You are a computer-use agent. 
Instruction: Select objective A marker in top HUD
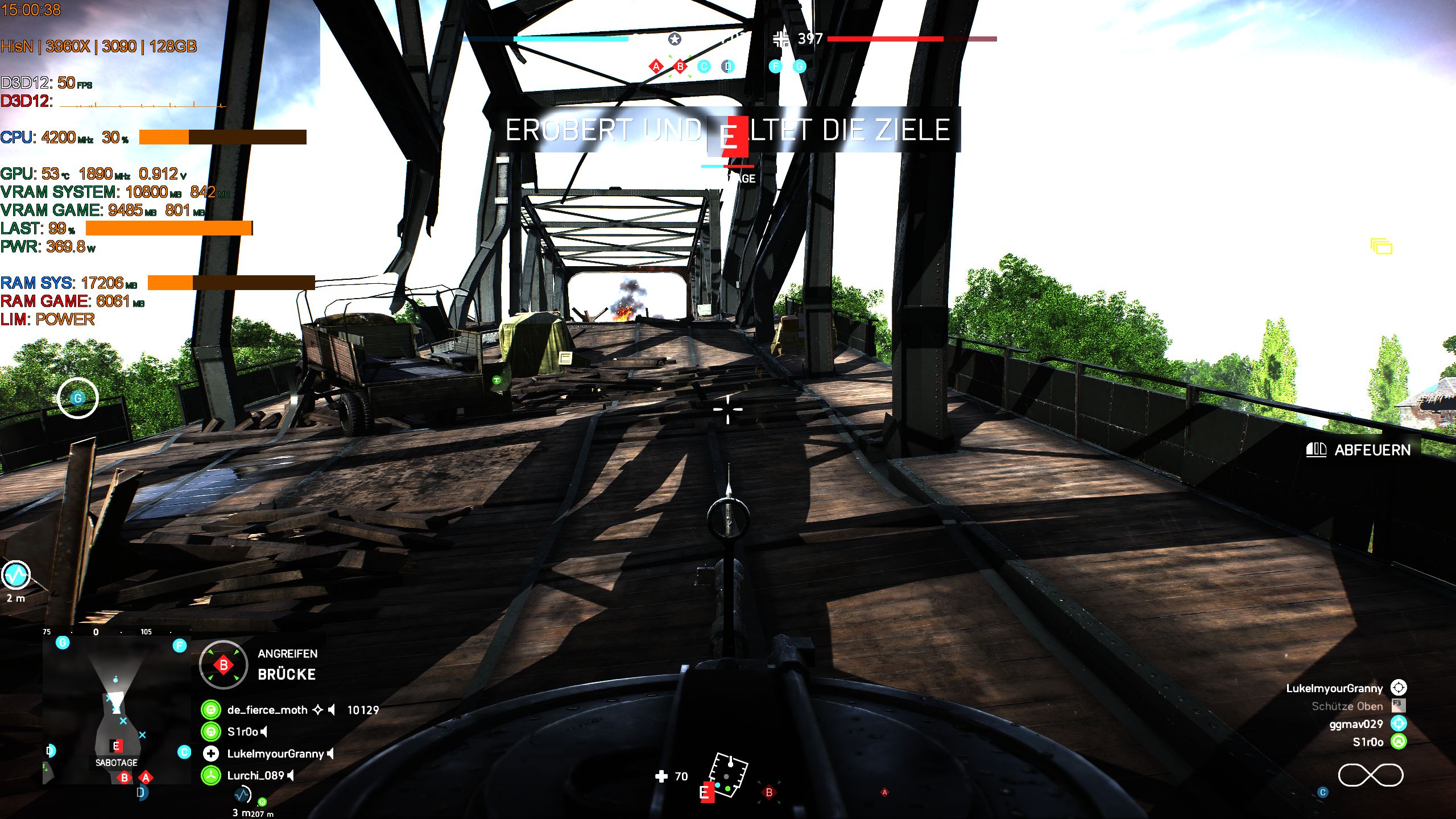[657, 66]
